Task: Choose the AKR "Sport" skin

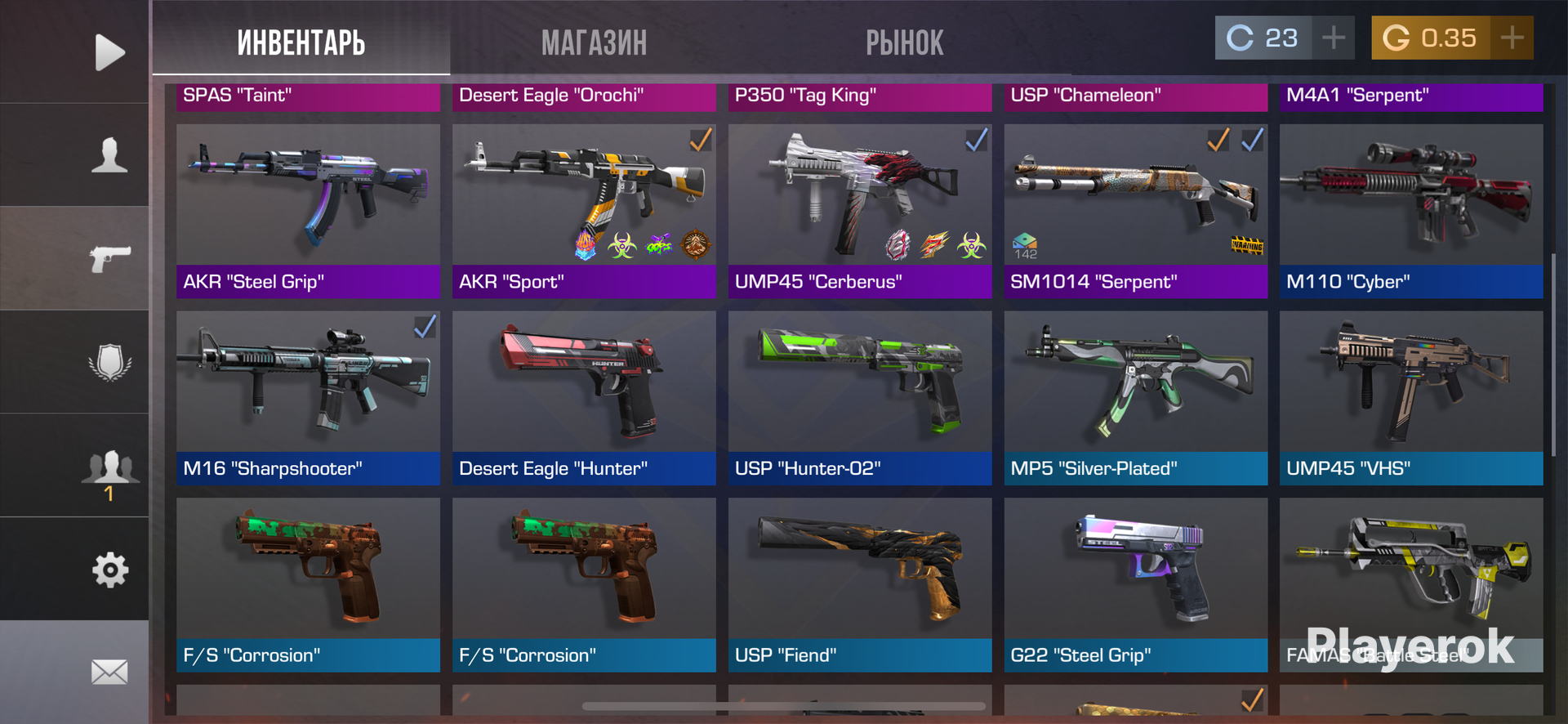Action: tap(584, 210)
